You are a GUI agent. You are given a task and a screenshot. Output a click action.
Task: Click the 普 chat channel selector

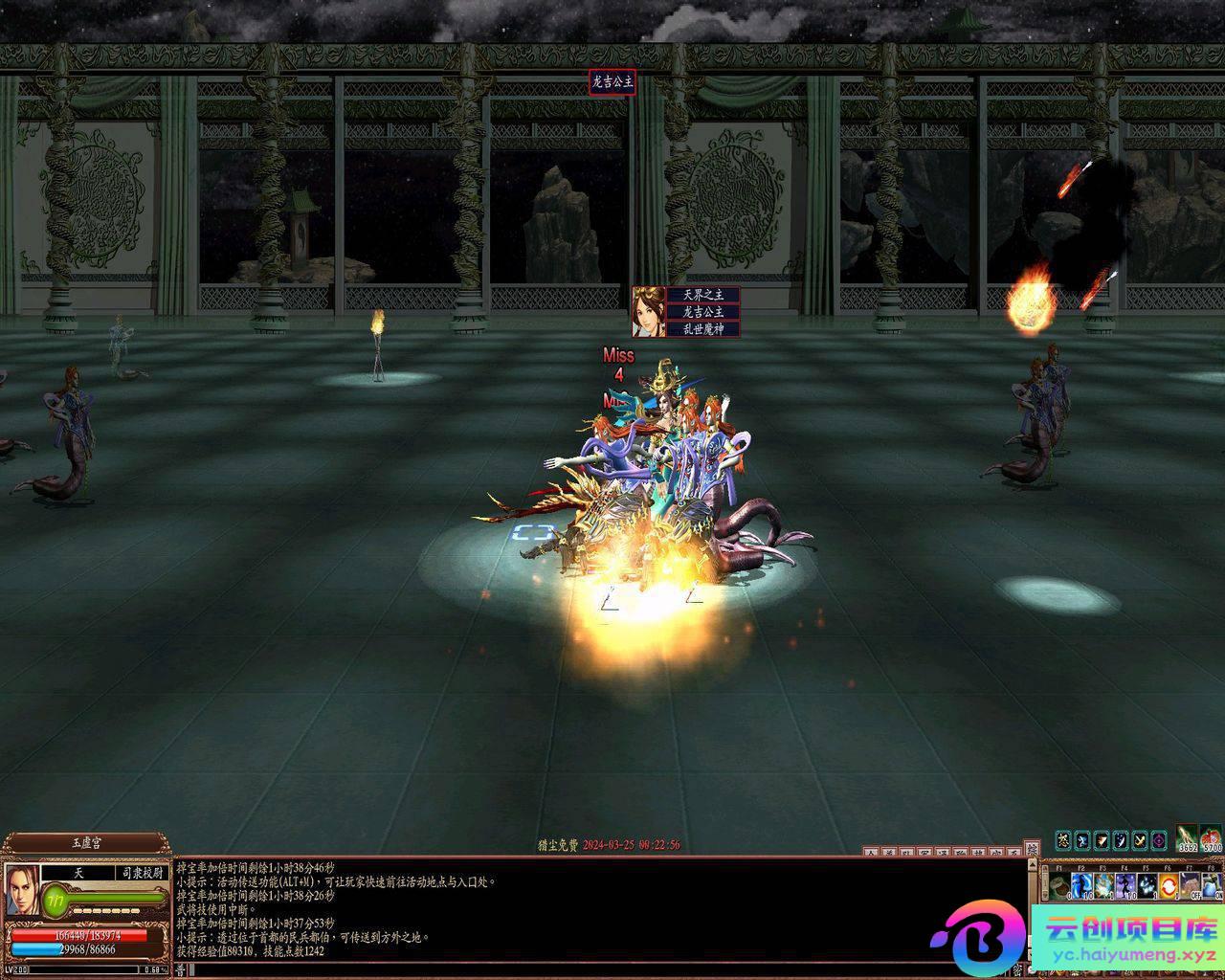click(180, 969)
